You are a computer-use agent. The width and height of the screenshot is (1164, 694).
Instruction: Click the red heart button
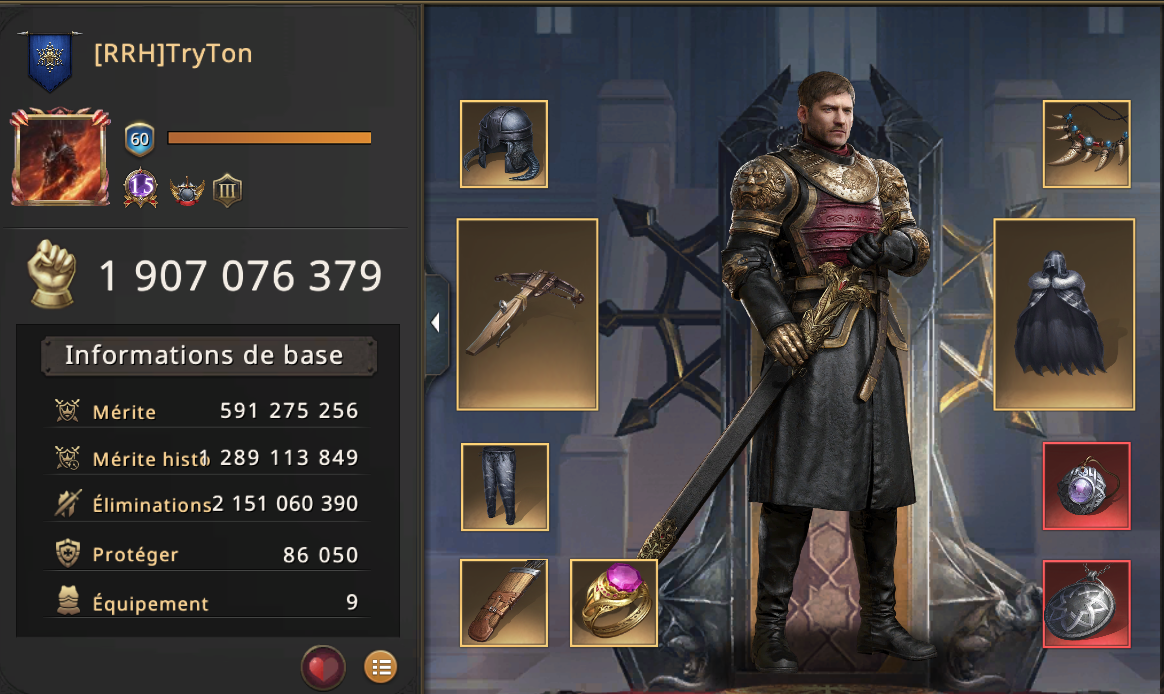323,666
